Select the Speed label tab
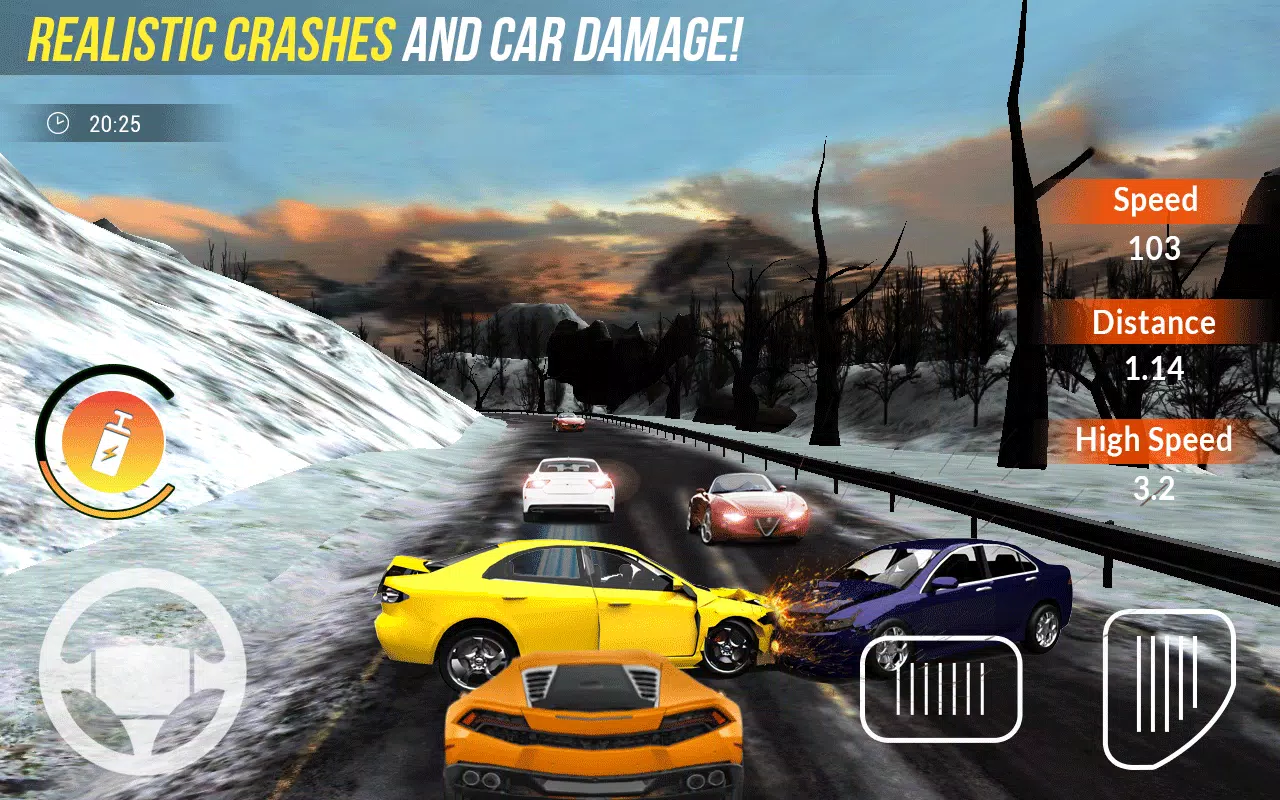Screen dimensions: 1280x800 [x=1155, y=200]
